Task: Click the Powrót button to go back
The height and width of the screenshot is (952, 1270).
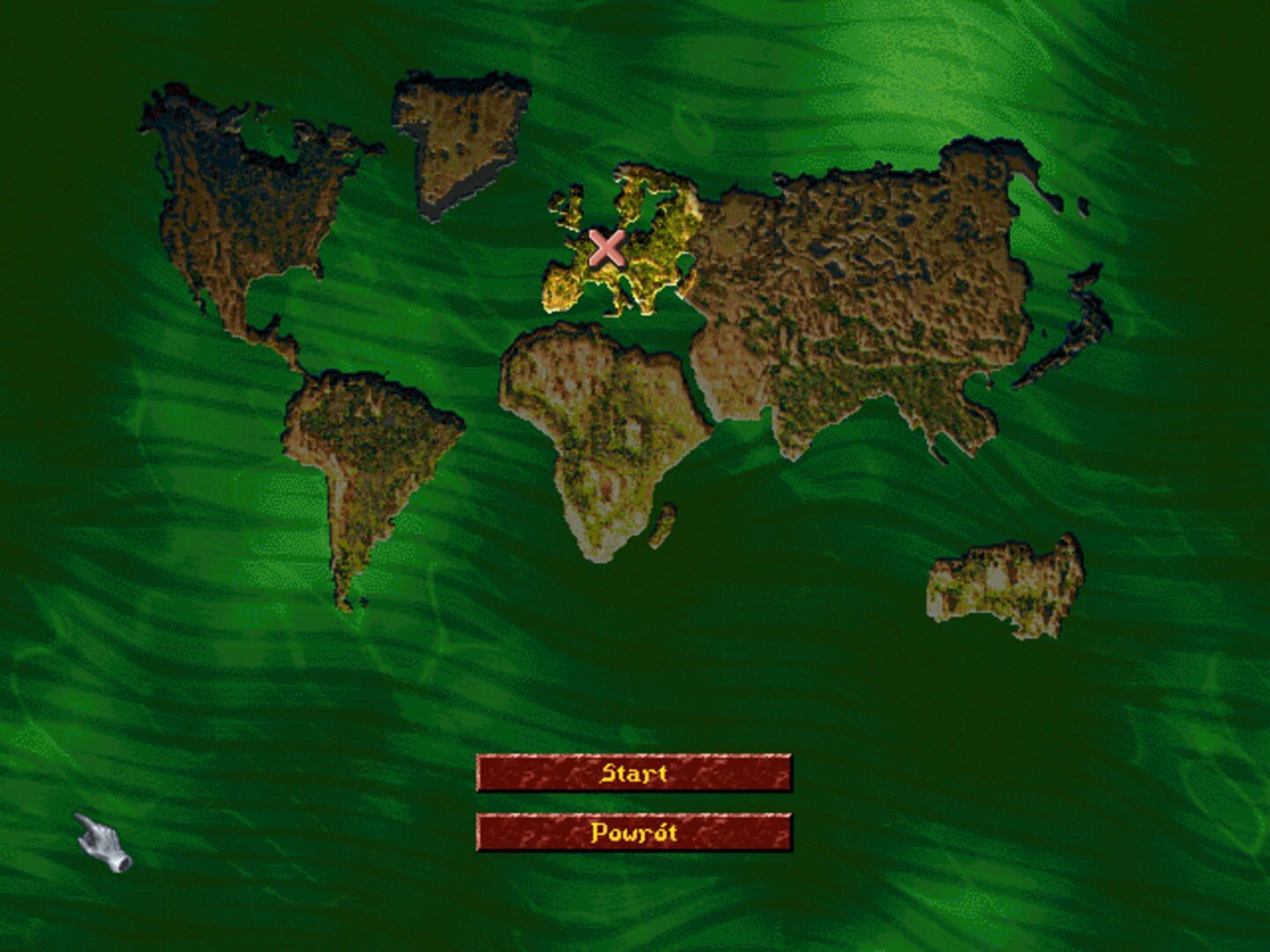Action: tap(635, 833)
